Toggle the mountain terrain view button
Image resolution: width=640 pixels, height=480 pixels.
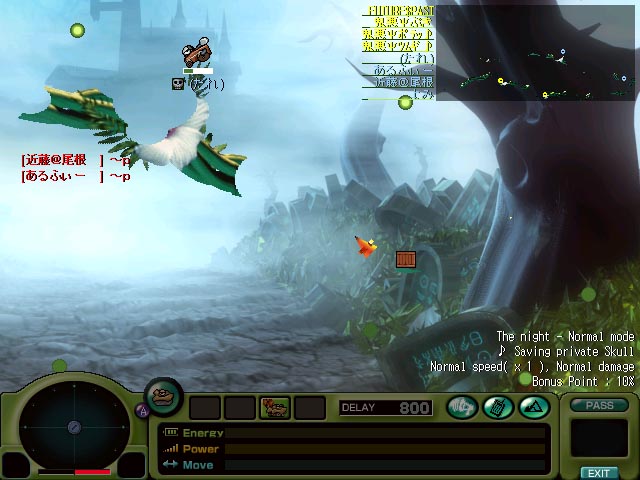click(532, 407)
